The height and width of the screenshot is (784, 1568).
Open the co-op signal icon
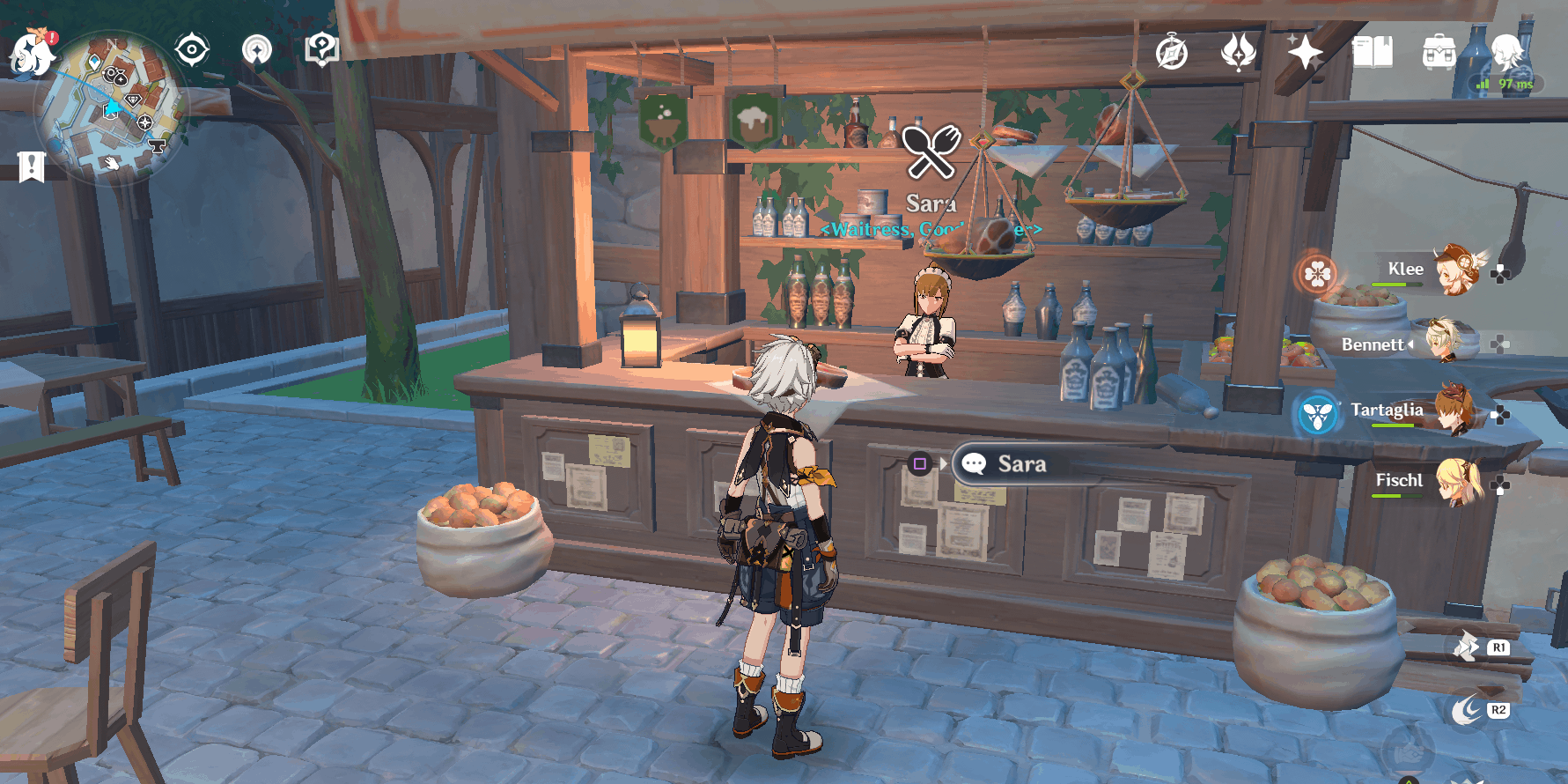coord(257,50)
